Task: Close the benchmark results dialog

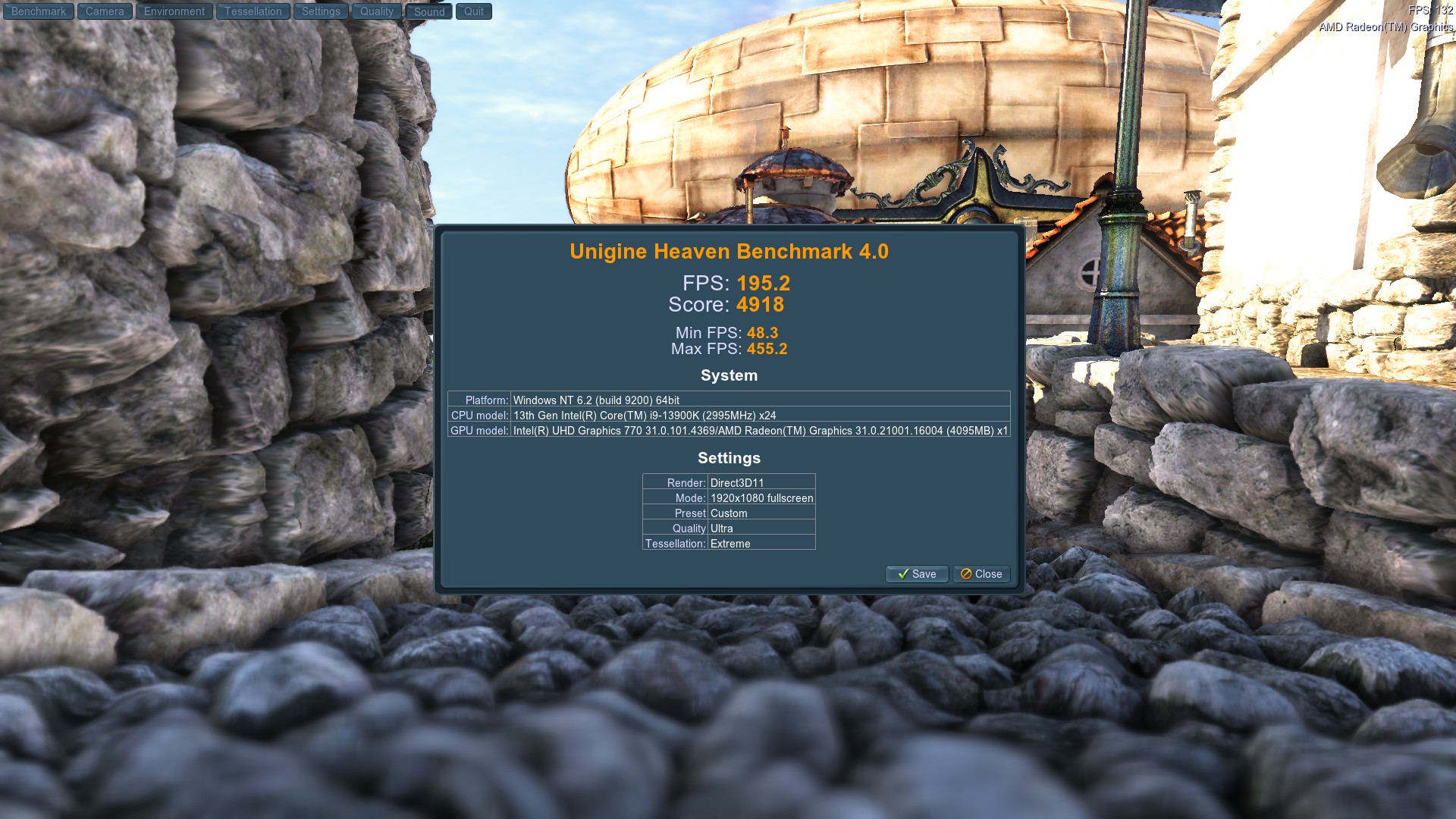Action: (x=981, y=574)
